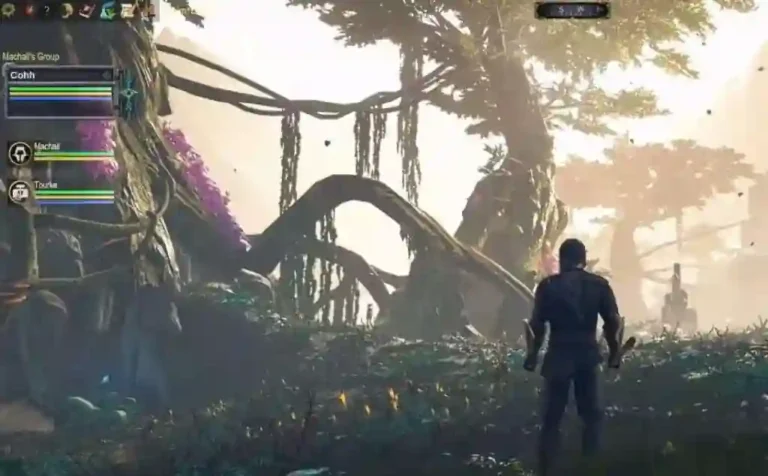Open the gear settings icon
The width and height of the screenshot is (768, 476).
pyautogui.click(x=8, y=10)
